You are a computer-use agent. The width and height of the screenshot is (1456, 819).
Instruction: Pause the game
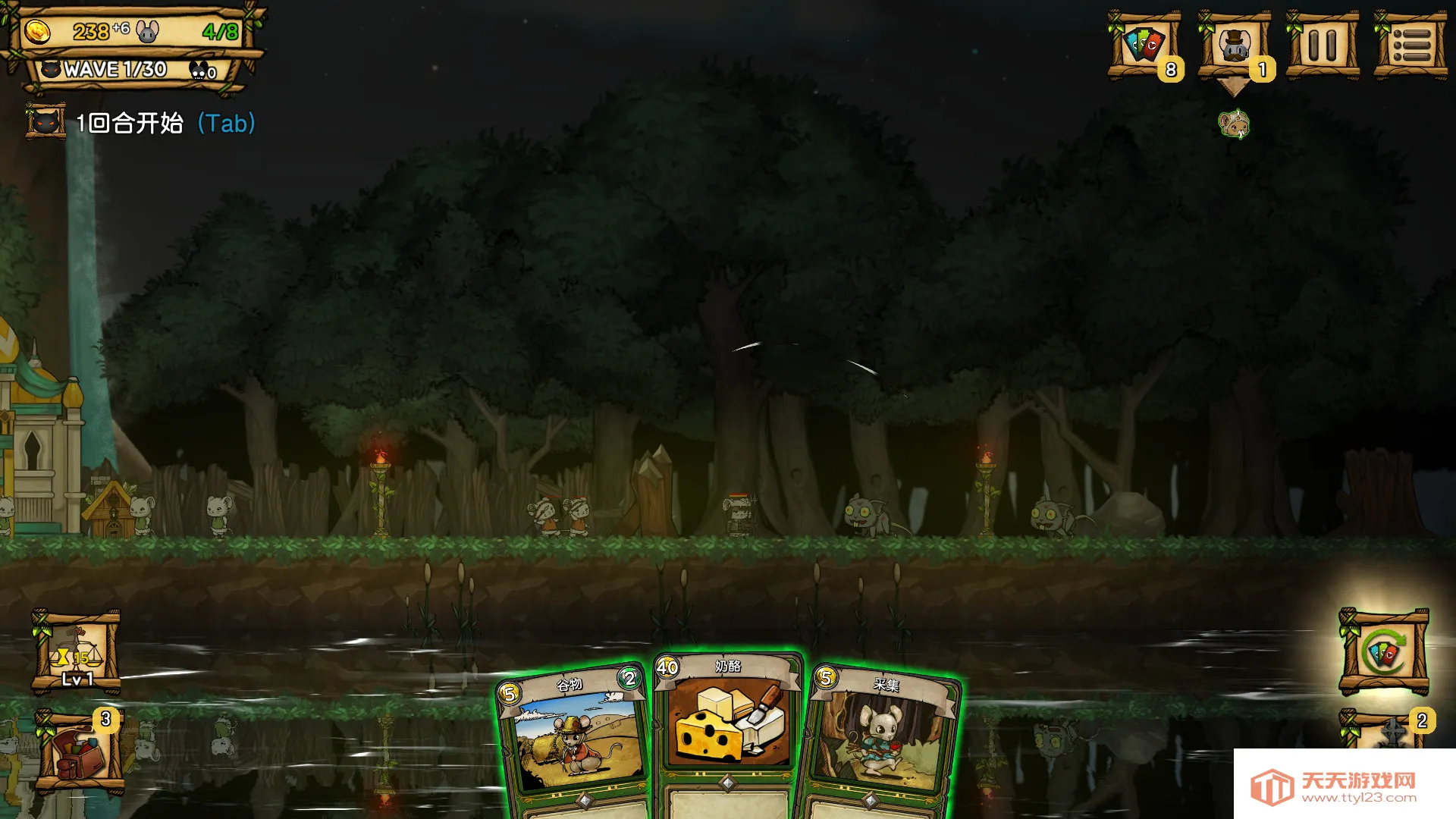pos(1322,45)
